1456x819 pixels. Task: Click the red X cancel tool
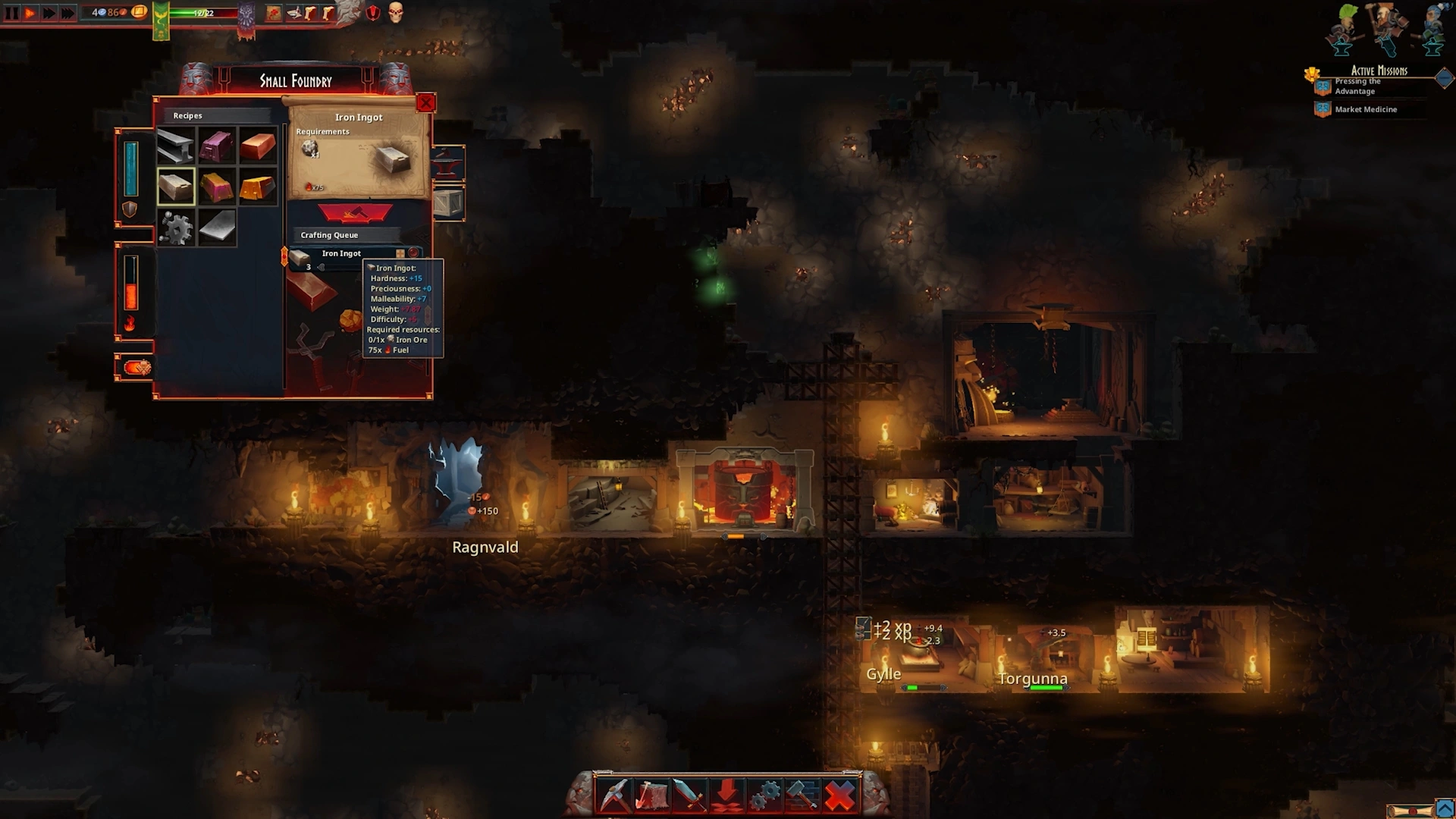coord(839,795)
